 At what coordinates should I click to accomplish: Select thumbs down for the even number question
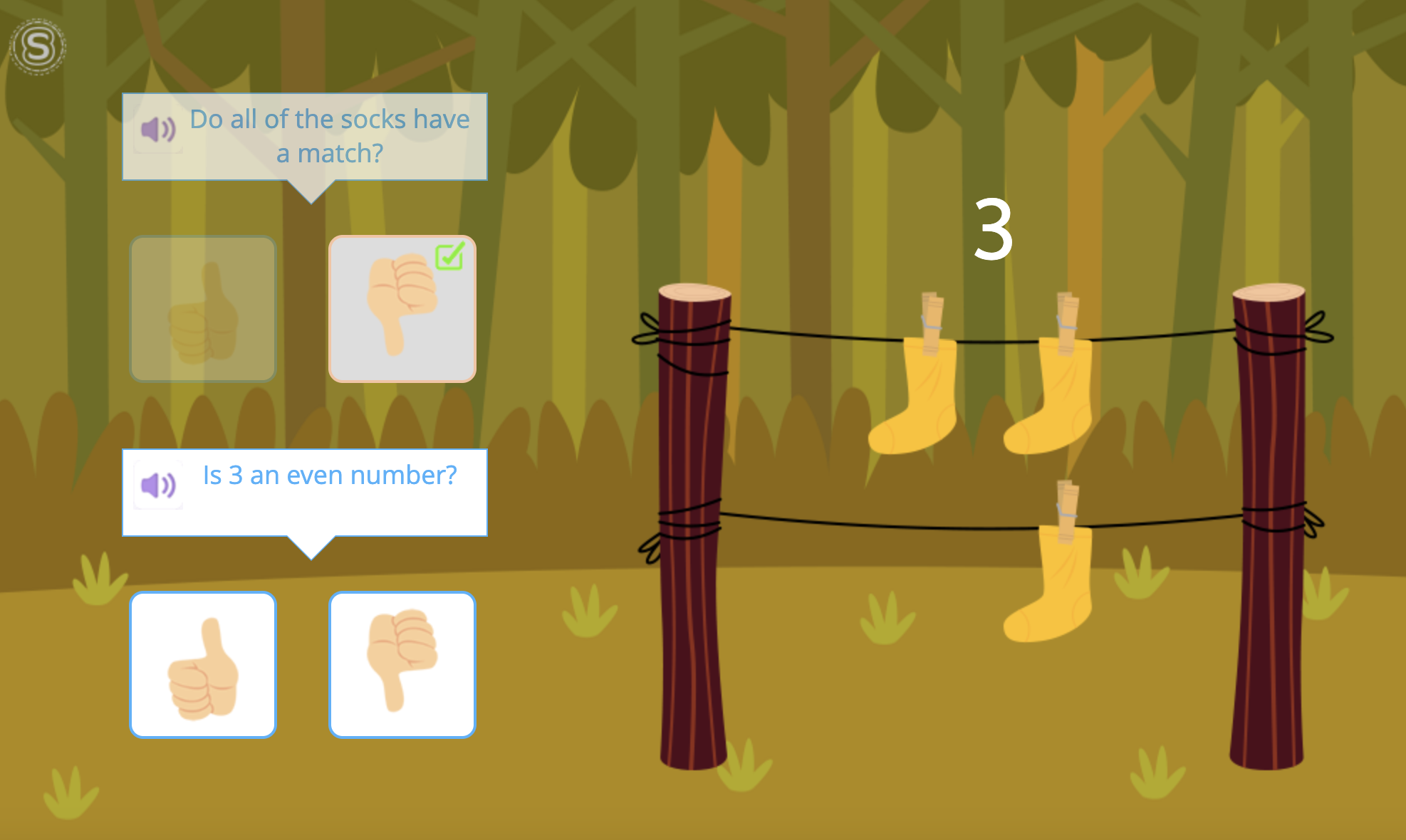[x=402, y=663]
